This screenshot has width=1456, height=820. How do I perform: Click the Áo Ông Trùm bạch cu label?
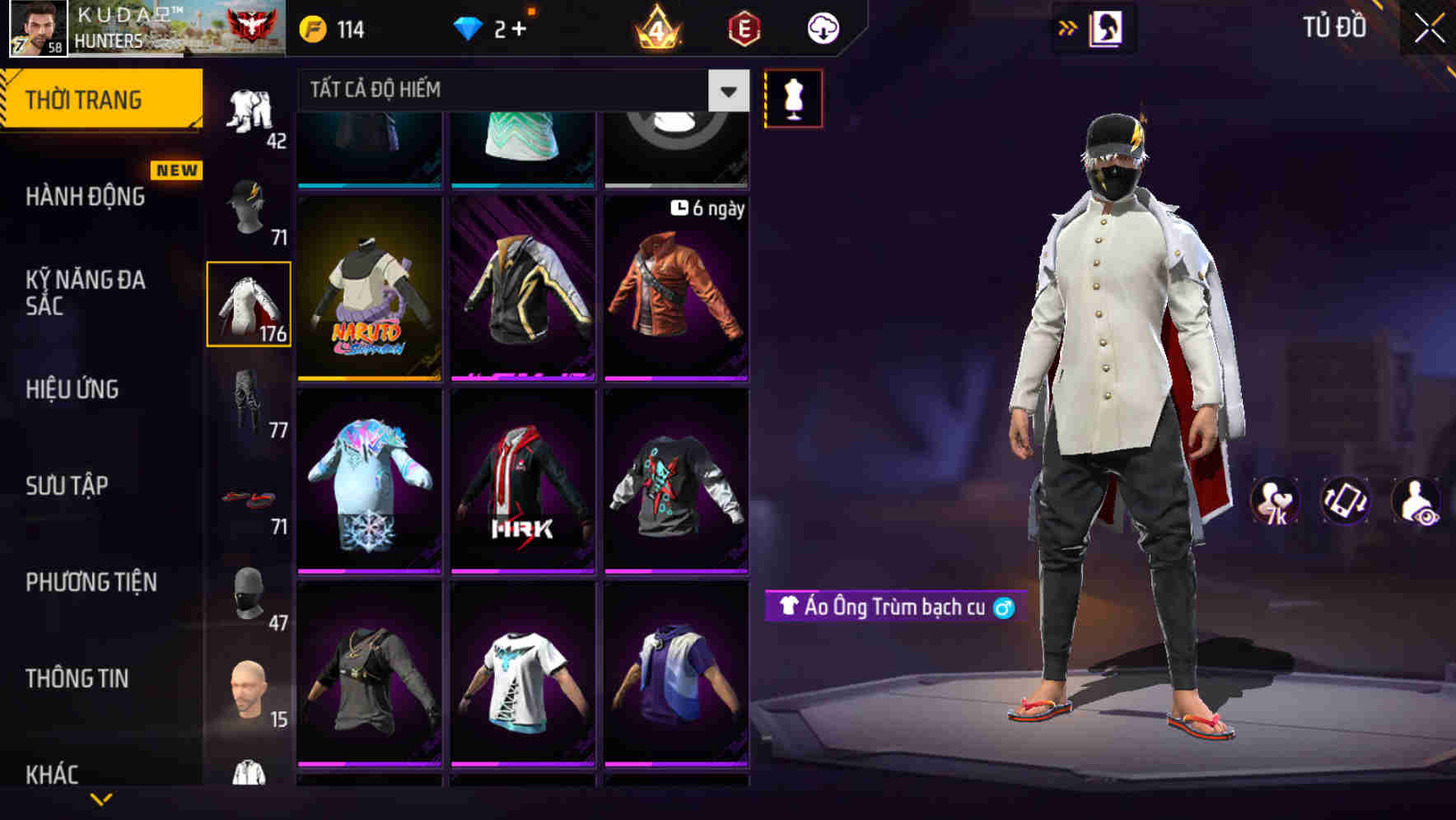tap(894, 608)
